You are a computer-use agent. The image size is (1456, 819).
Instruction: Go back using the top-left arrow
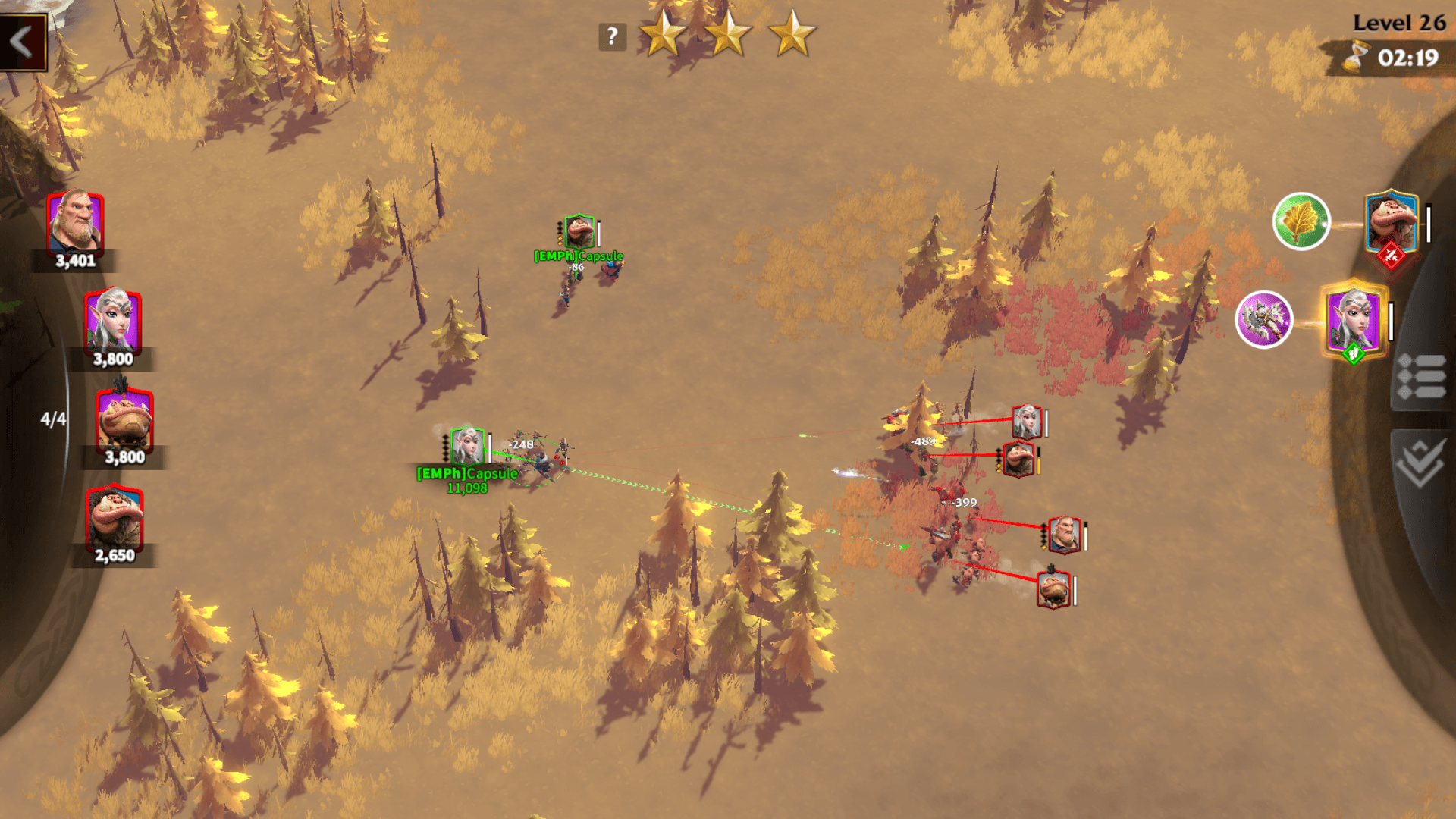tap(23, 42)
